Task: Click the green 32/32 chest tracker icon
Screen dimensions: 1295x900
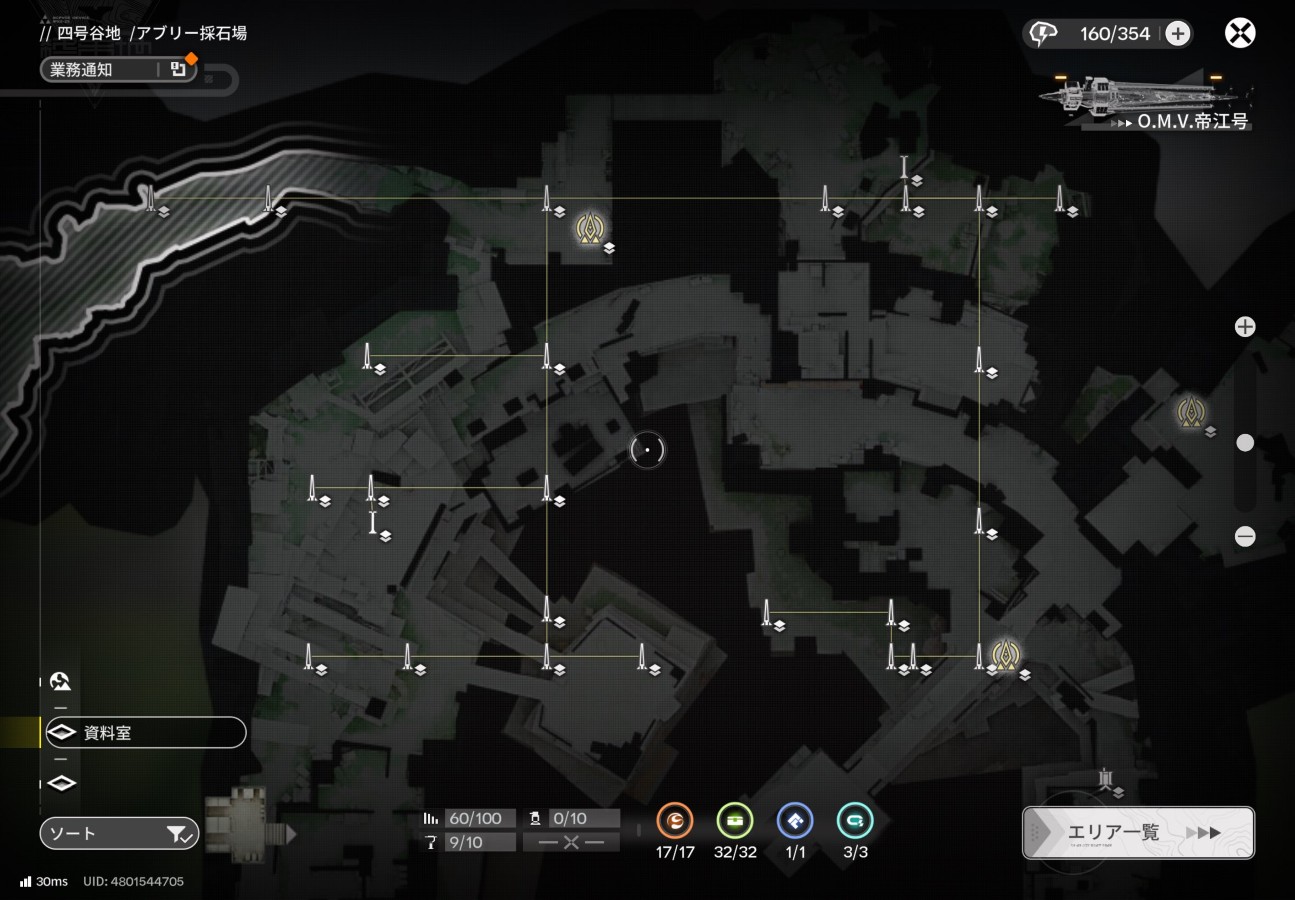Action: [x=735, y=822]
